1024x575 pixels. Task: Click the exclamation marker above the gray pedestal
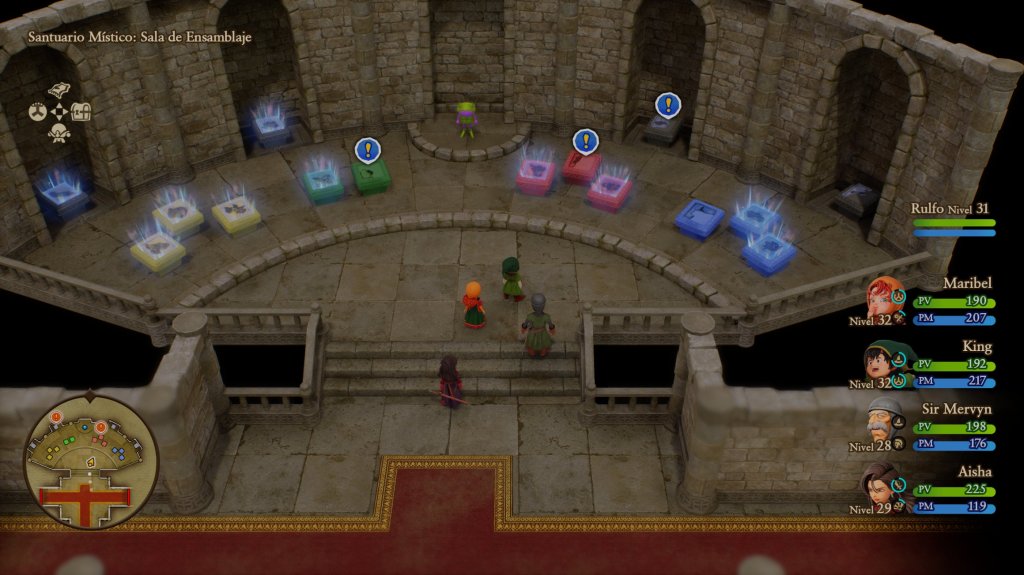pos(668,104)
